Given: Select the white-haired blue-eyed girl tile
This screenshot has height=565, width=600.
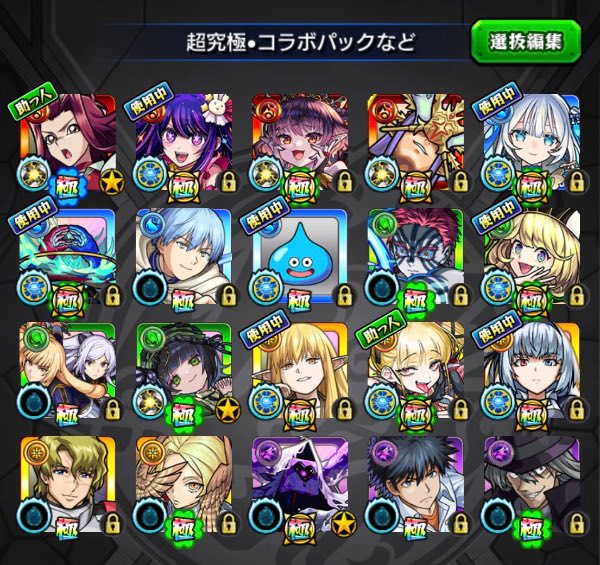Looking at the screenshot, I should (531, 140).
